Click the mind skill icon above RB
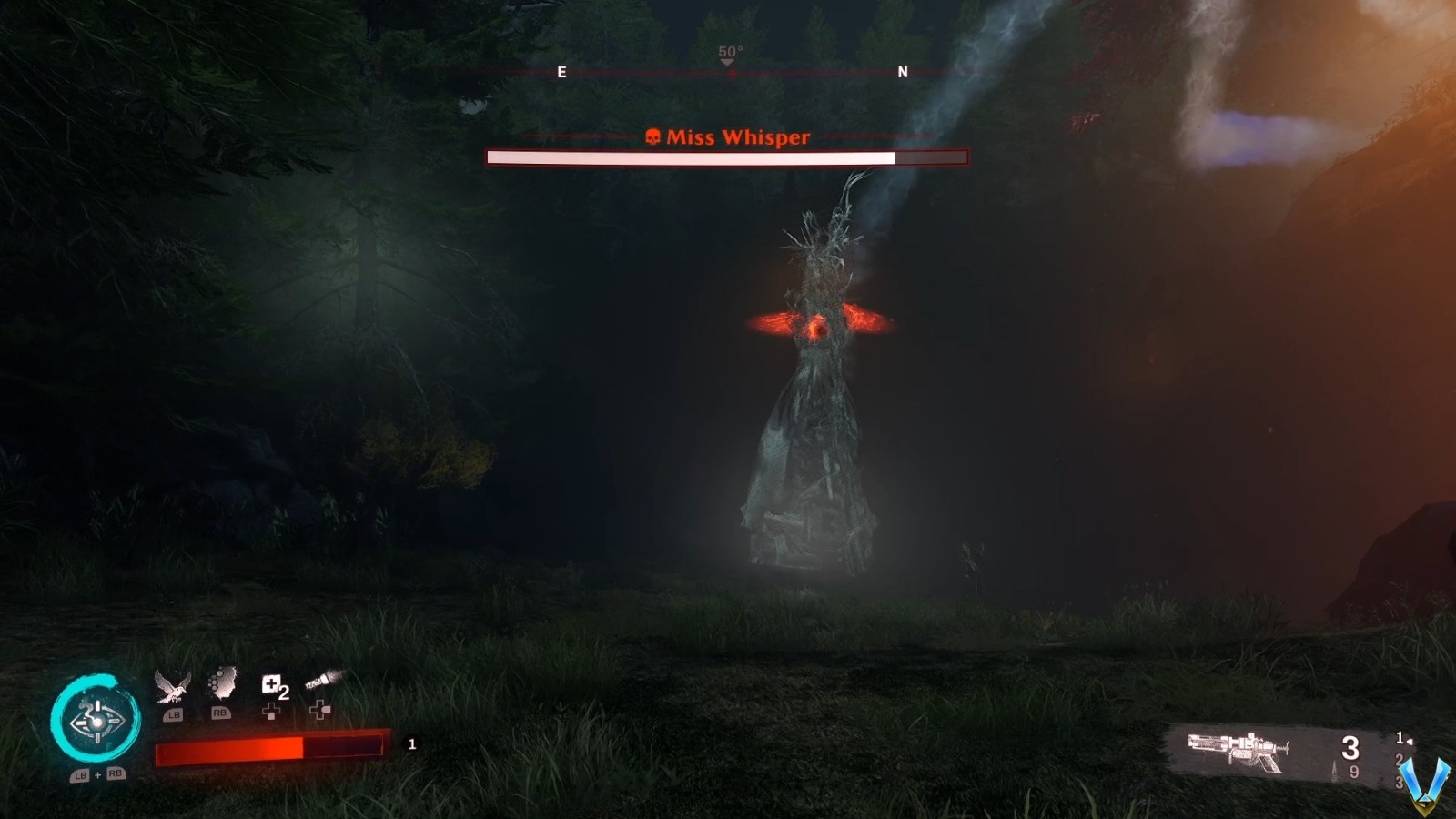 222,684
